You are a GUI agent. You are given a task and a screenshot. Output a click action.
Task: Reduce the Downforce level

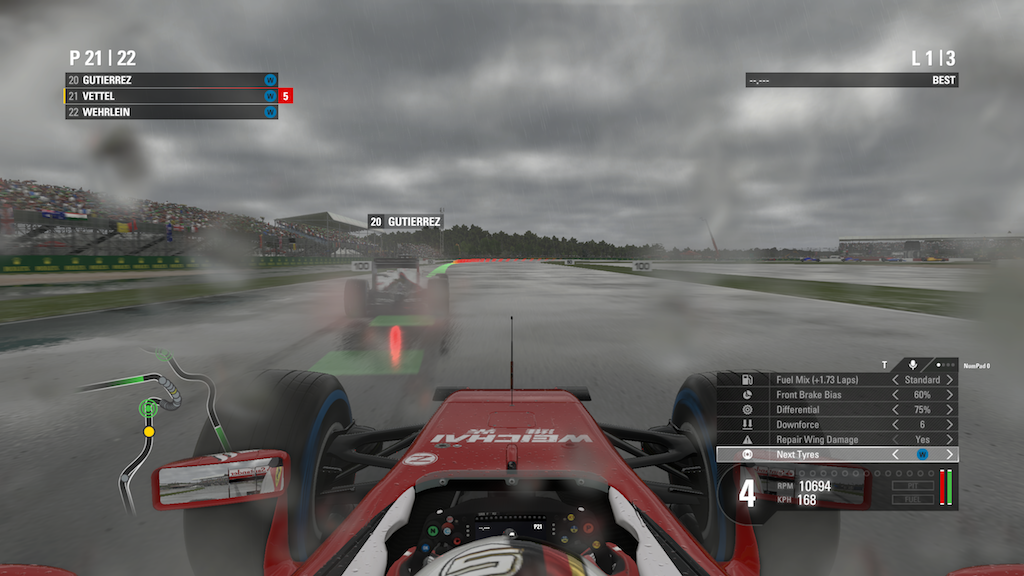[x=895, y=425]
